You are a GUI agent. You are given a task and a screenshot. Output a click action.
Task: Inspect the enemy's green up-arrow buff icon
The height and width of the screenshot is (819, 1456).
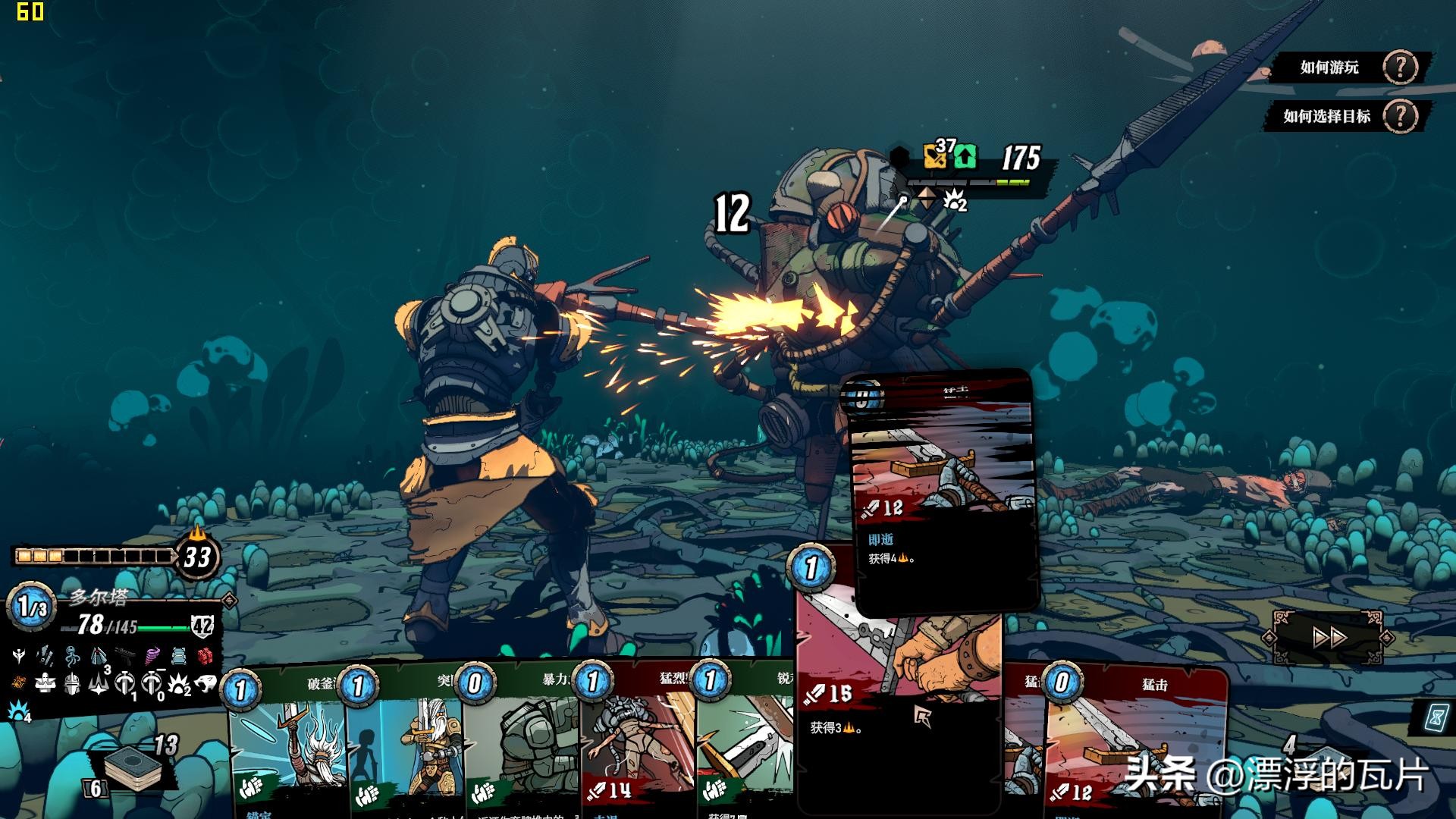[x=965, y=157]
